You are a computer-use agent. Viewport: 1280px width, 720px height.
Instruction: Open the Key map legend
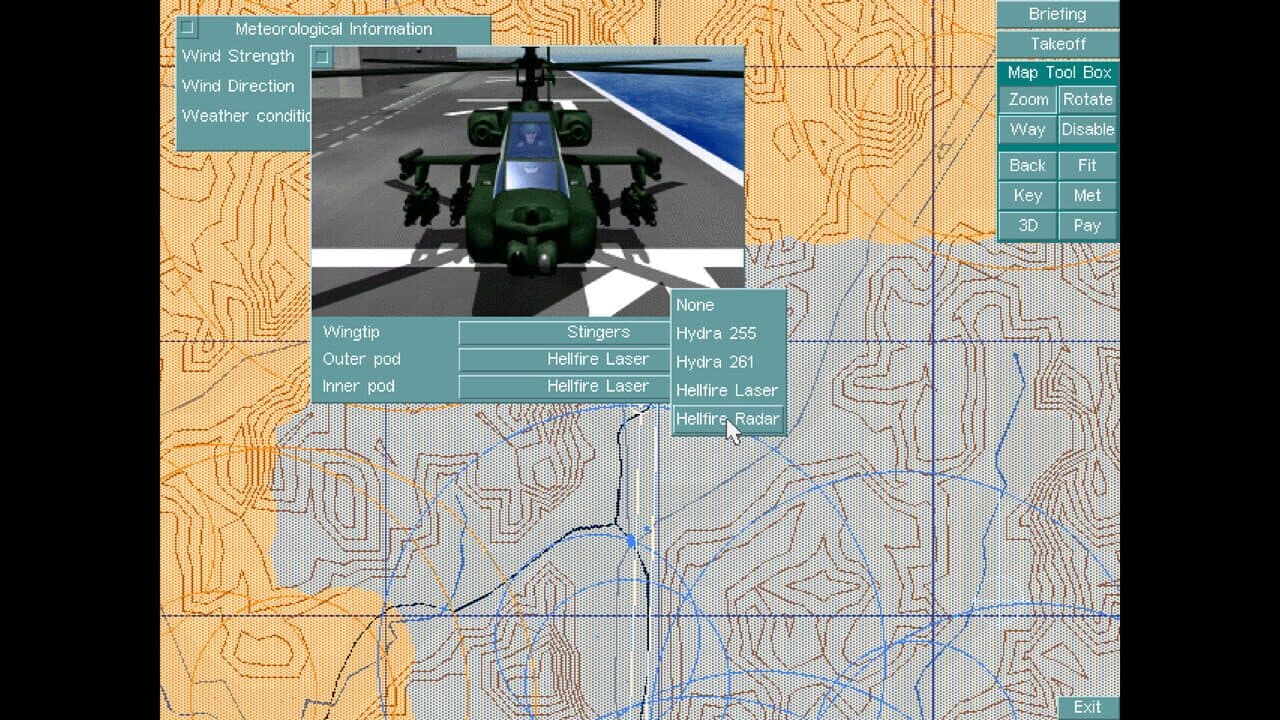1026,196
